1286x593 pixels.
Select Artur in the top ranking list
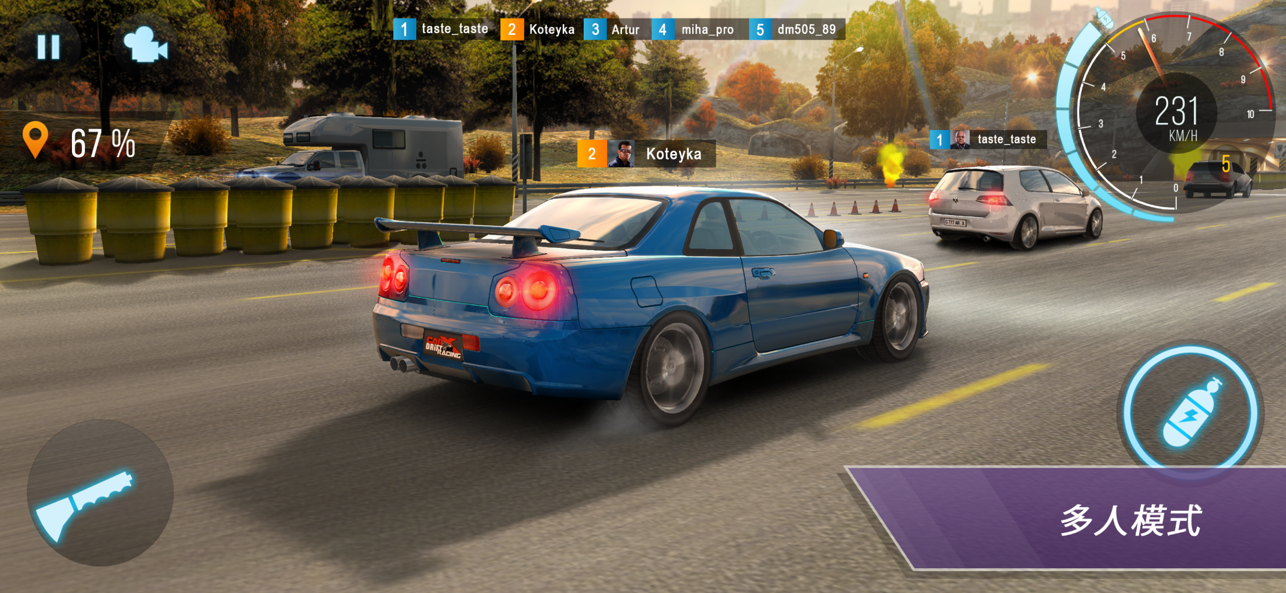point(613,29)
